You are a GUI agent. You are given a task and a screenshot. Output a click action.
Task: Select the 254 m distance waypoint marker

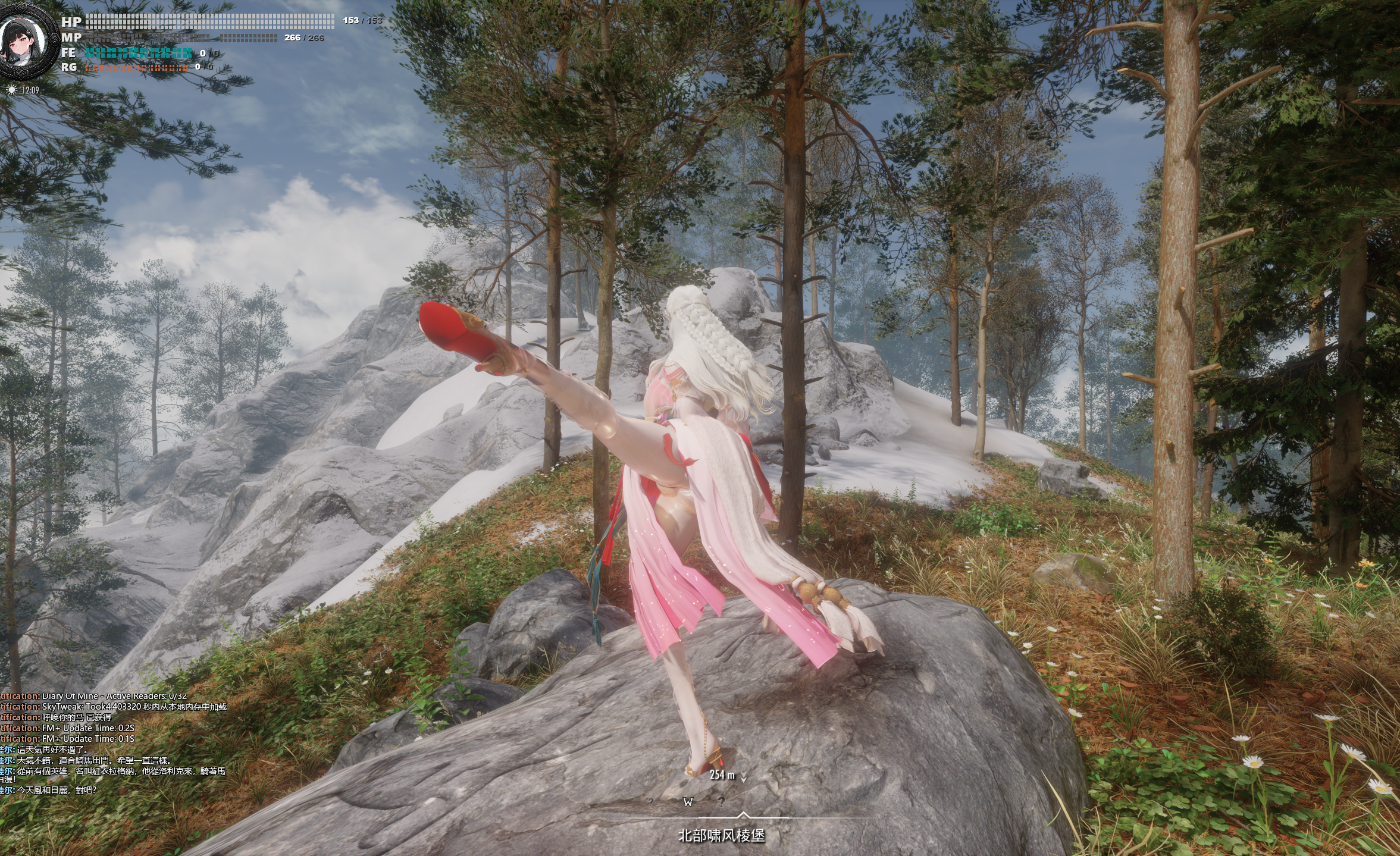point(727,775)
